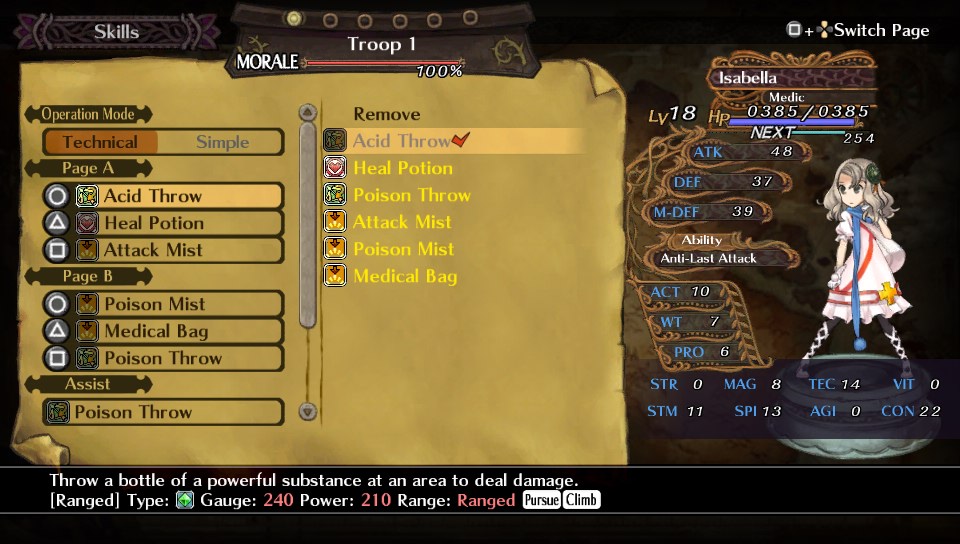Click the scrollbar up arrow
The width and height of the screenshot is (960, 544).
pos(308,112)
